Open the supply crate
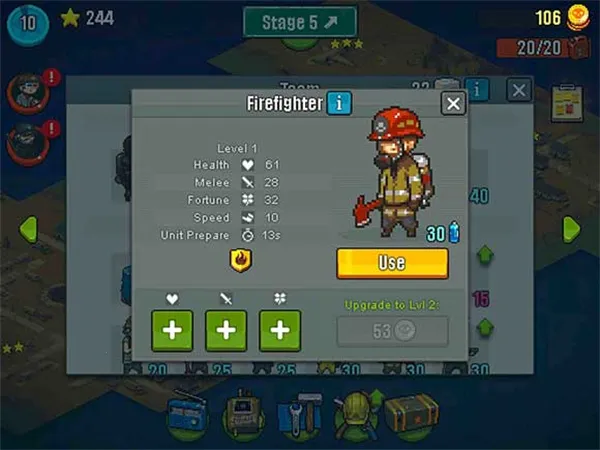Image resolution: width=600 pixels, height=450 pixels. 411,412
